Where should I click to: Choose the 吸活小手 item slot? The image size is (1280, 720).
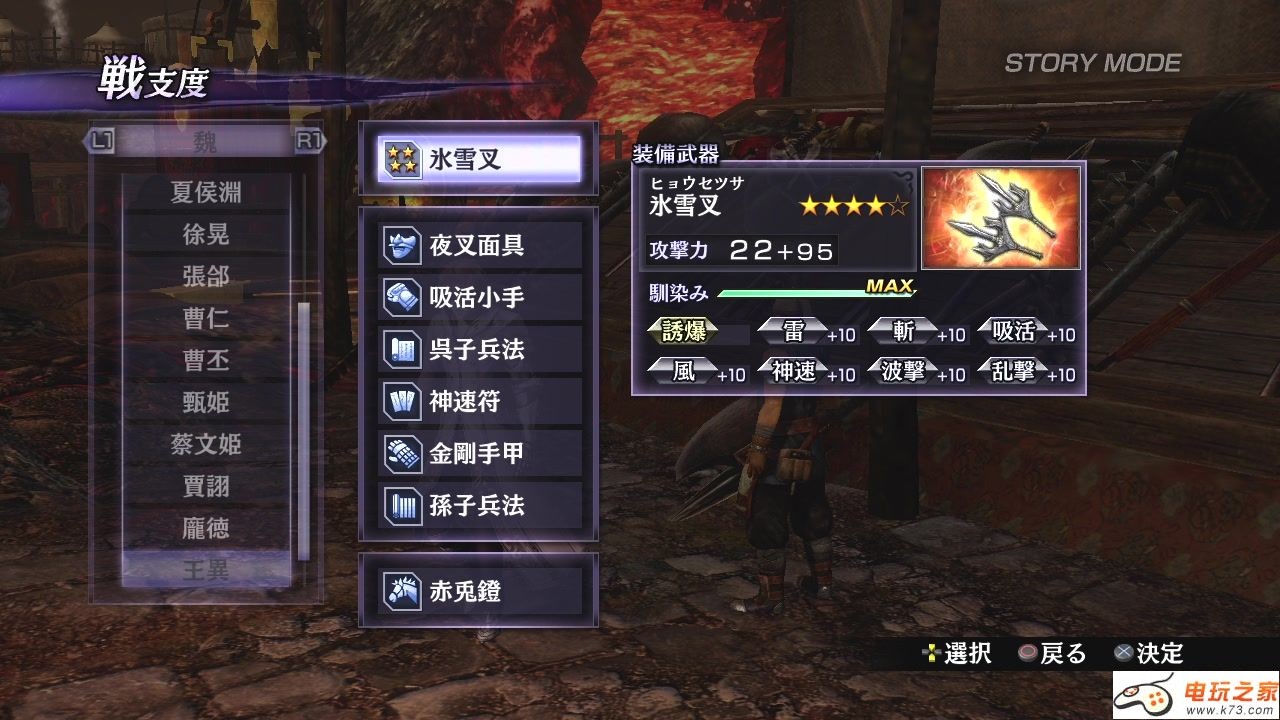pyautogui.click(x=480, y=298)
